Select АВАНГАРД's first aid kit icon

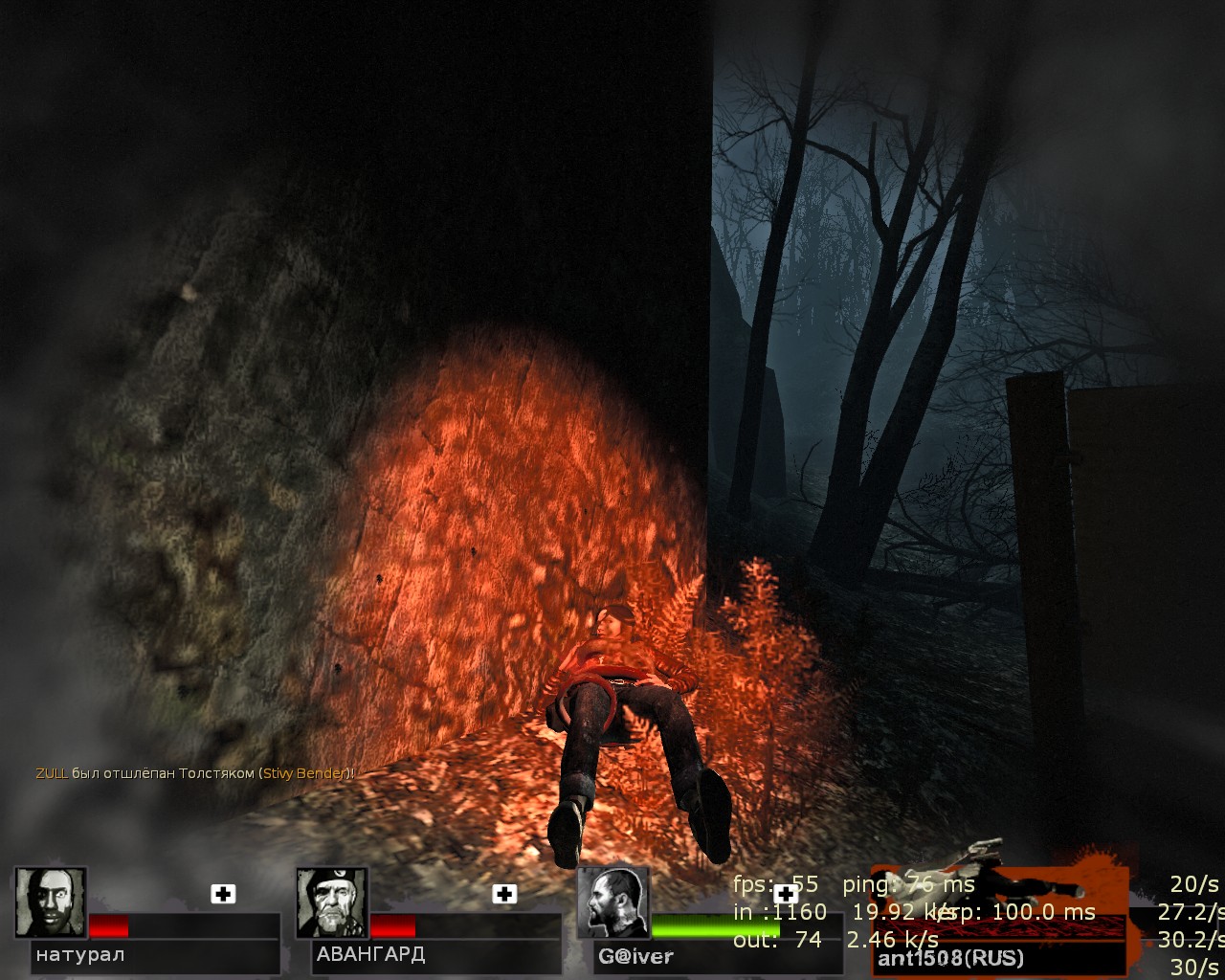click(504, 894)
